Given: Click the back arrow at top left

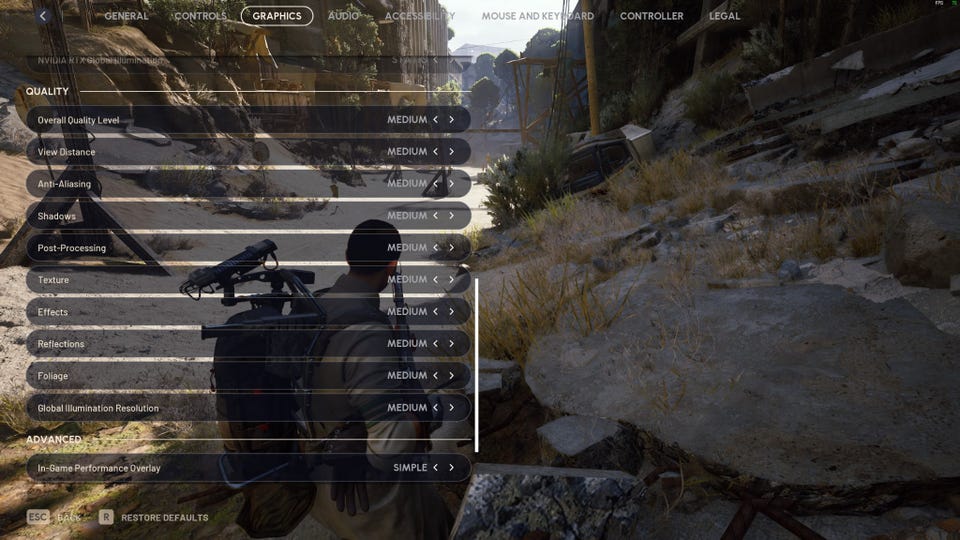Looking at the screenshot, I should point(43,16).
